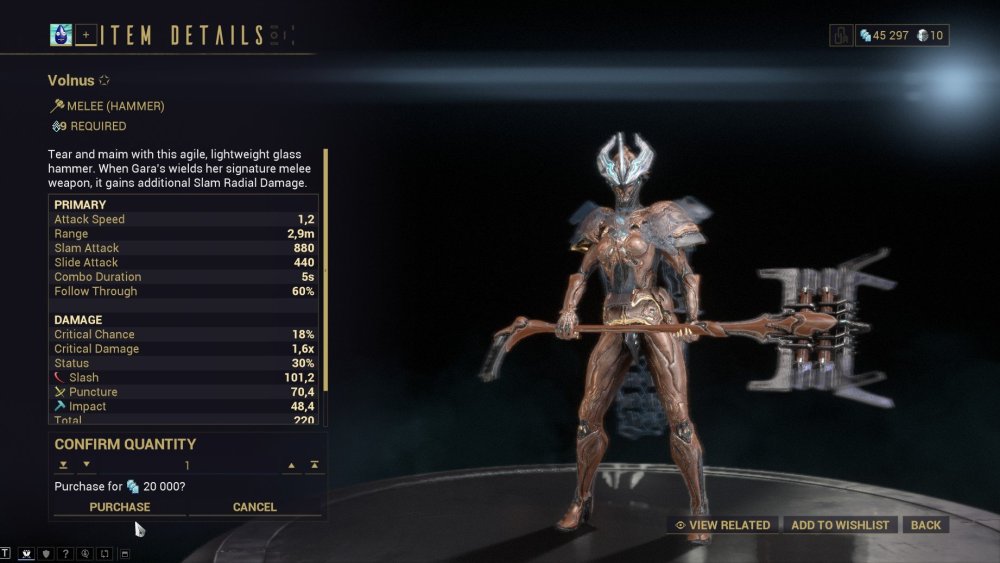Click the favorite star next to Volnus

coord(103,80)
